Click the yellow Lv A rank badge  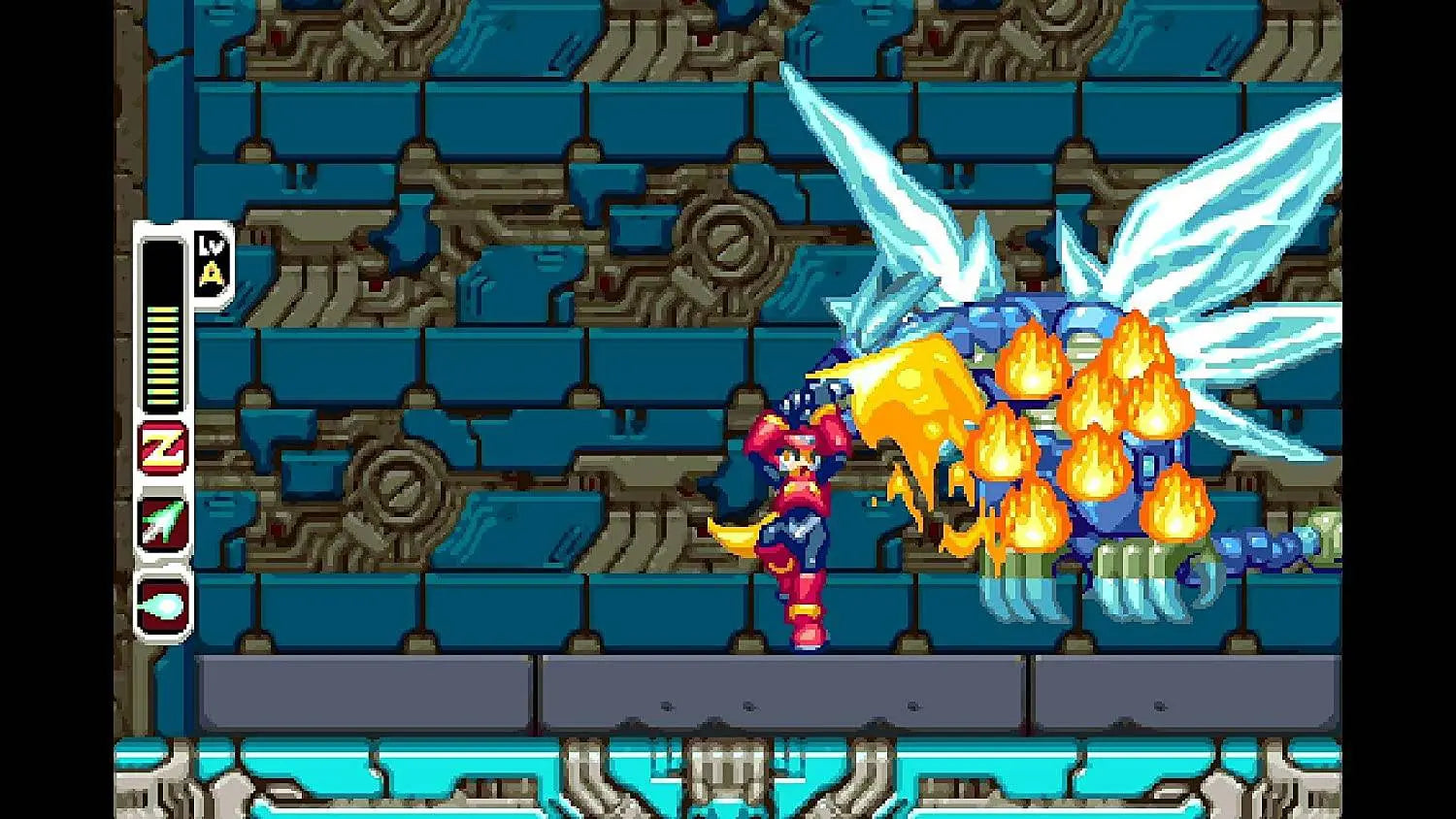pos(210,262)
